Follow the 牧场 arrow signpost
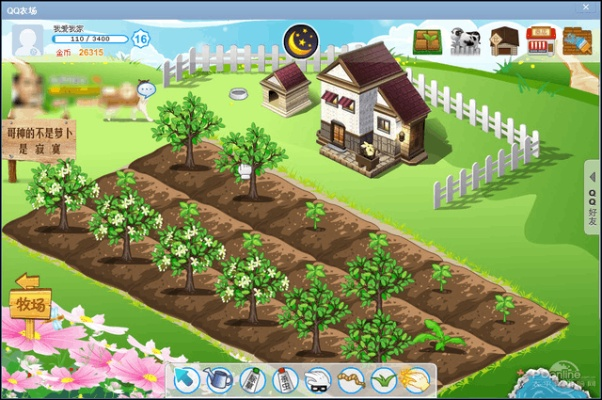Viewport: 602px width, 400px height. [29, 301]
